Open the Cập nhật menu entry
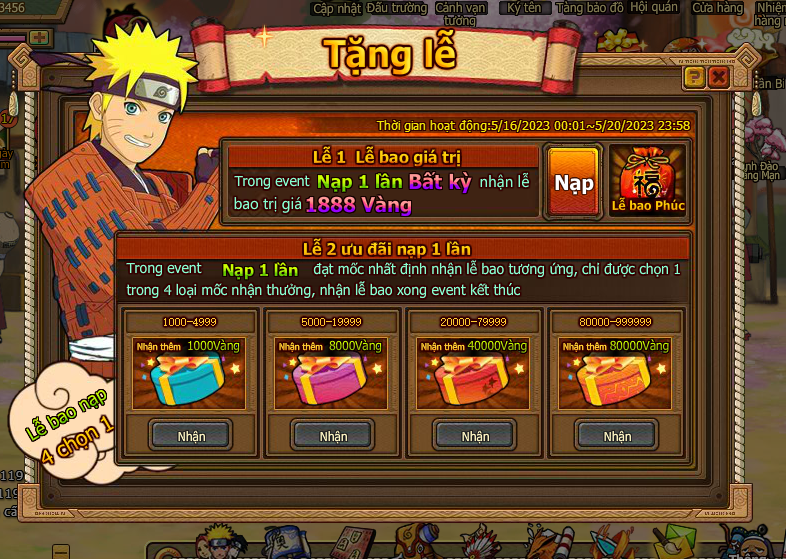 (x=335, y=8)
